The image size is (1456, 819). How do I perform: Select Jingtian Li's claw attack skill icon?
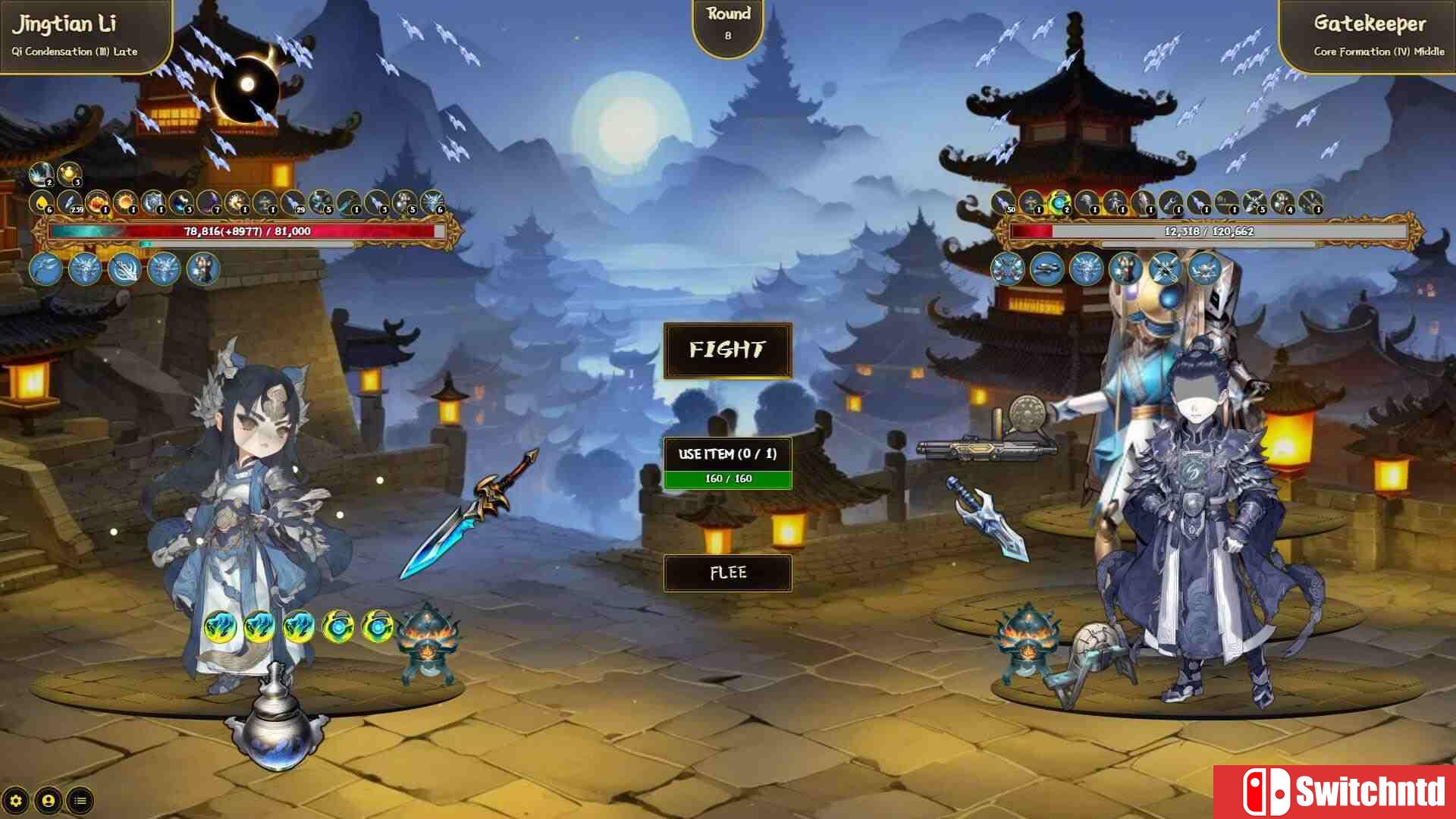coord(125,270)
